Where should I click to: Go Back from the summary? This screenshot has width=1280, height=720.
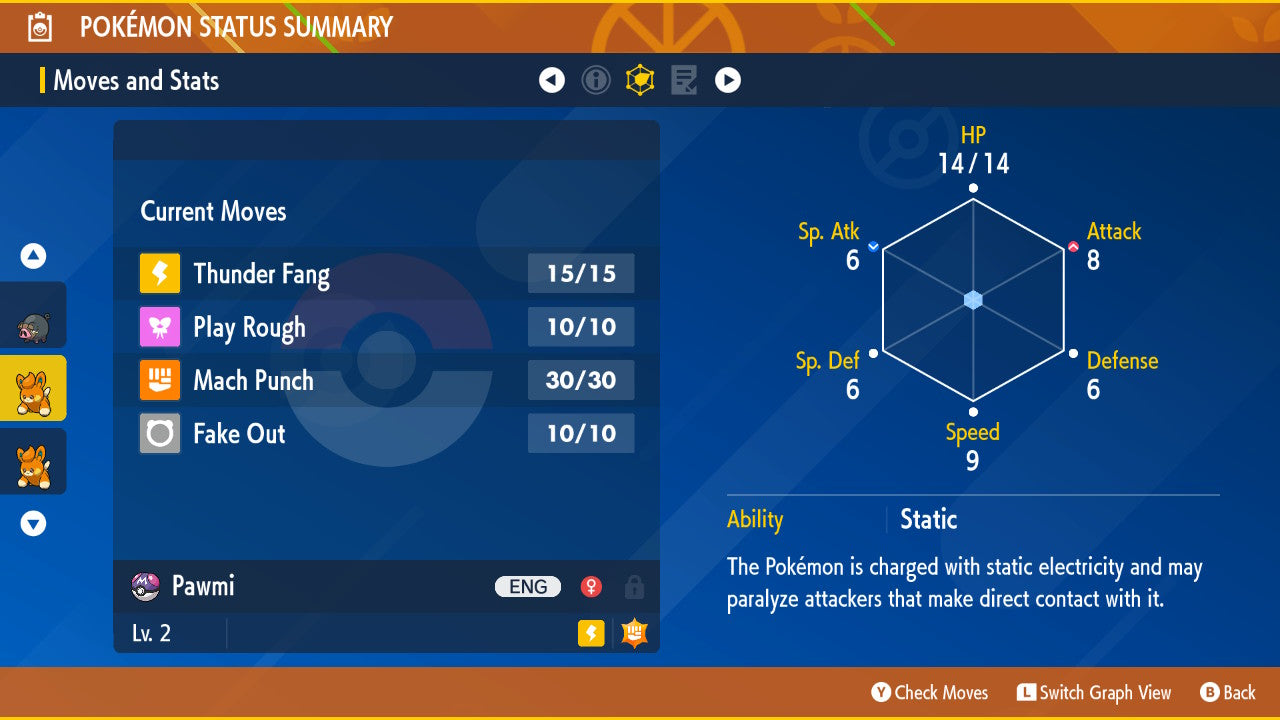point(1228,693)
